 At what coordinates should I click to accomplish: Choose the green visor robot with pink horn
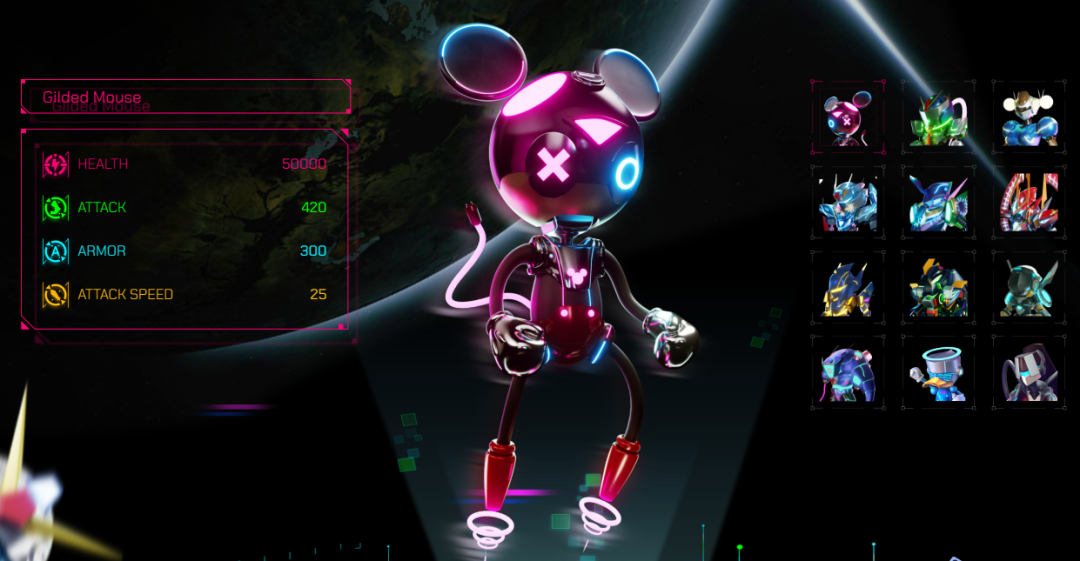click(x=937, y=118)
